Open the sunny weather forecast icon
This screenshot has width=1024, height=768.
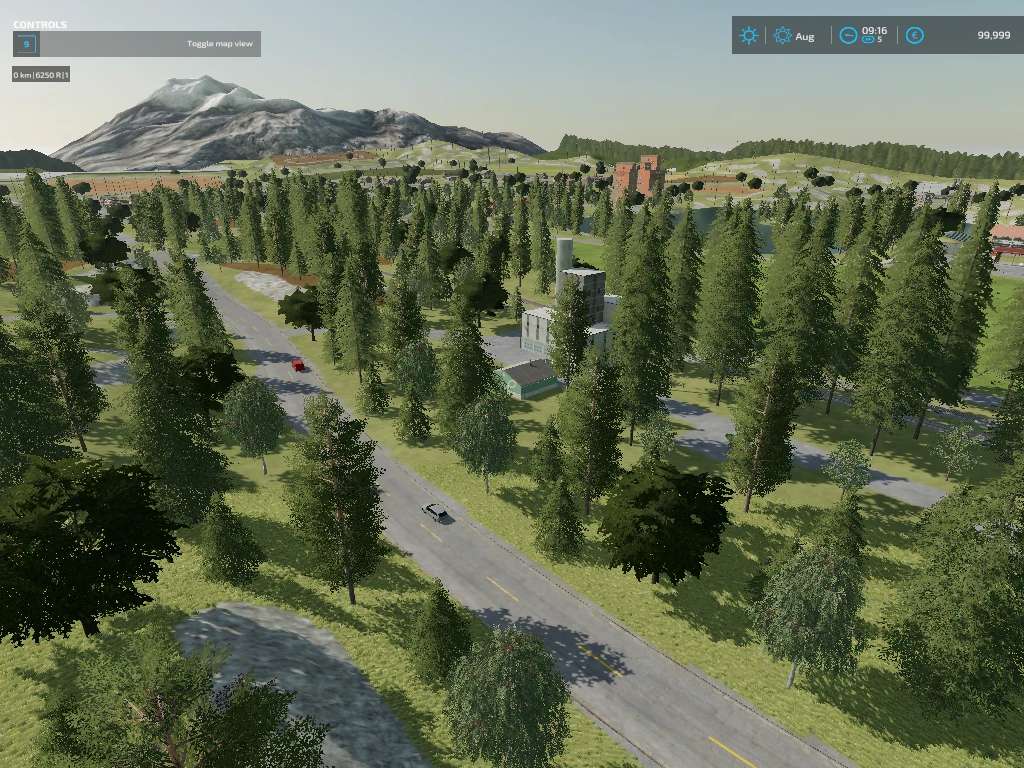click(748, 36)
